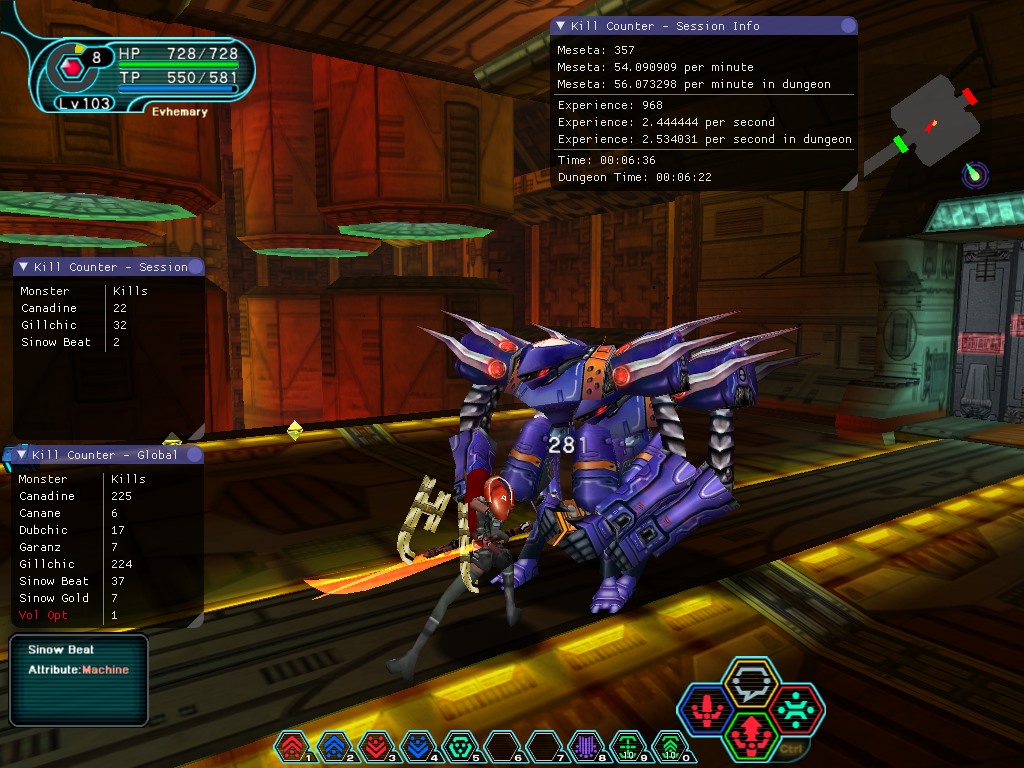Select the red Vol Opt row

43,615
